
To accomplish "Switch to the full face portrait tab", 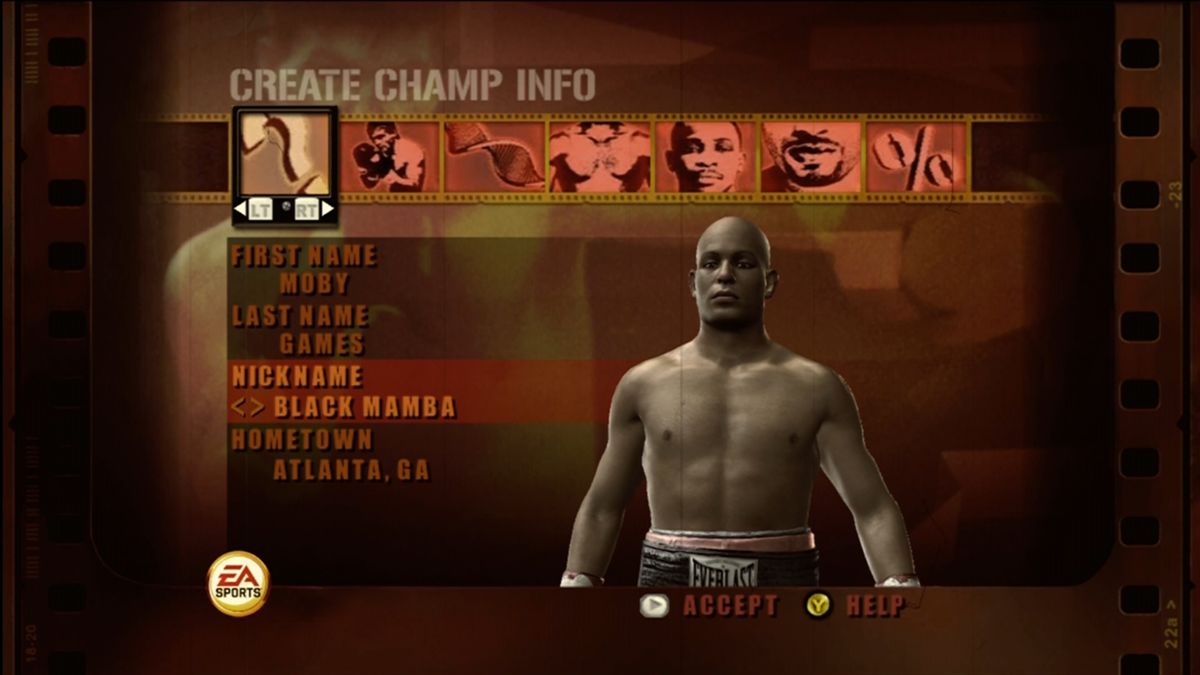I will 705,157.
